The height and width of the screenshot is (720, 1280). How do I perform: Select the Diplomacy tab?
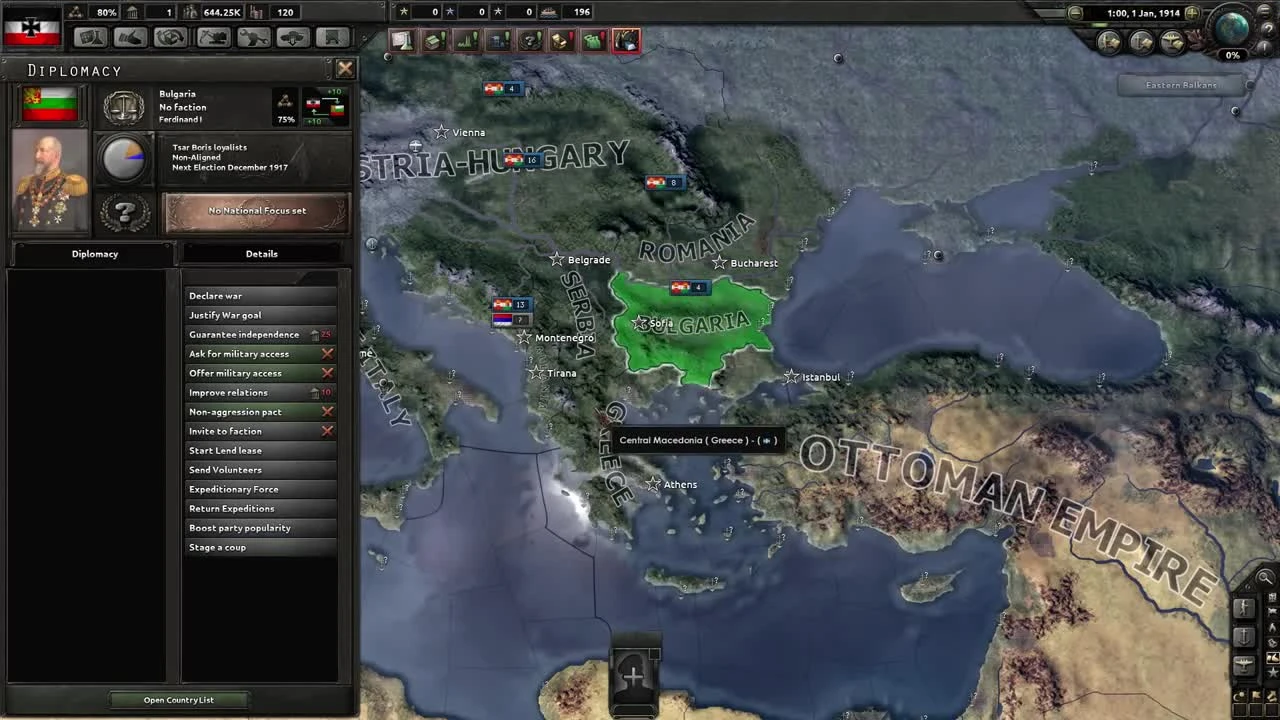[94, 253]
